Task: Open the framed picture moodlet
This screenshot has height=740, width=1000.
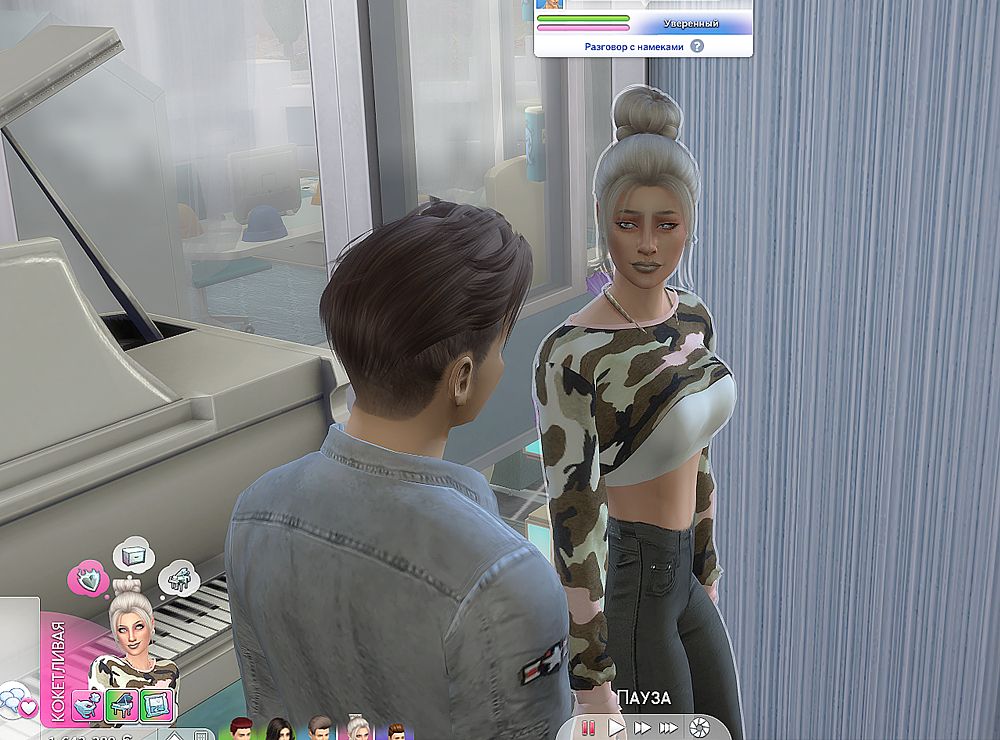Action: (x=156, y=703)
